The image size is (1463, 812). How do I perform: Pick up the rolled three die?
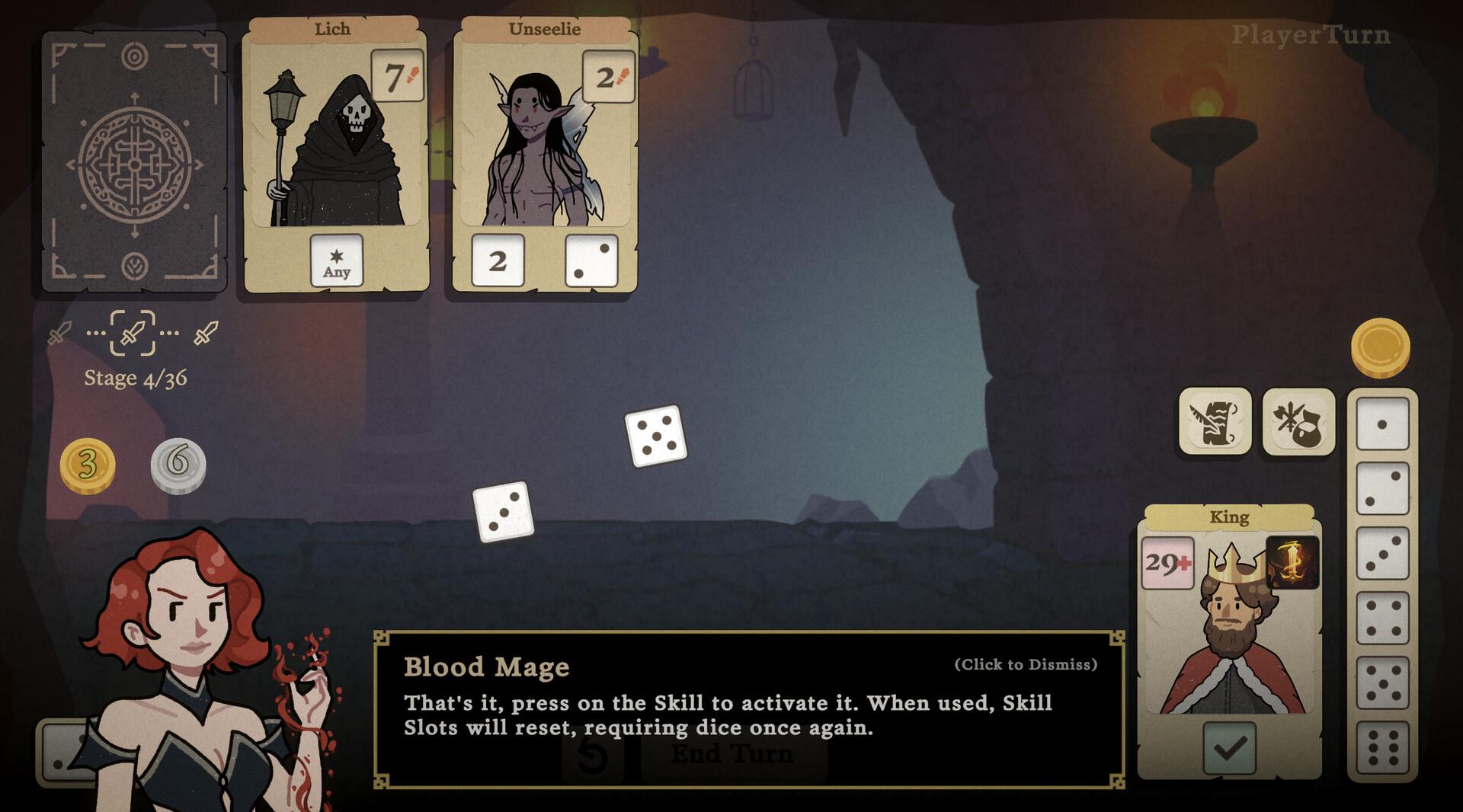pos(503,512)
